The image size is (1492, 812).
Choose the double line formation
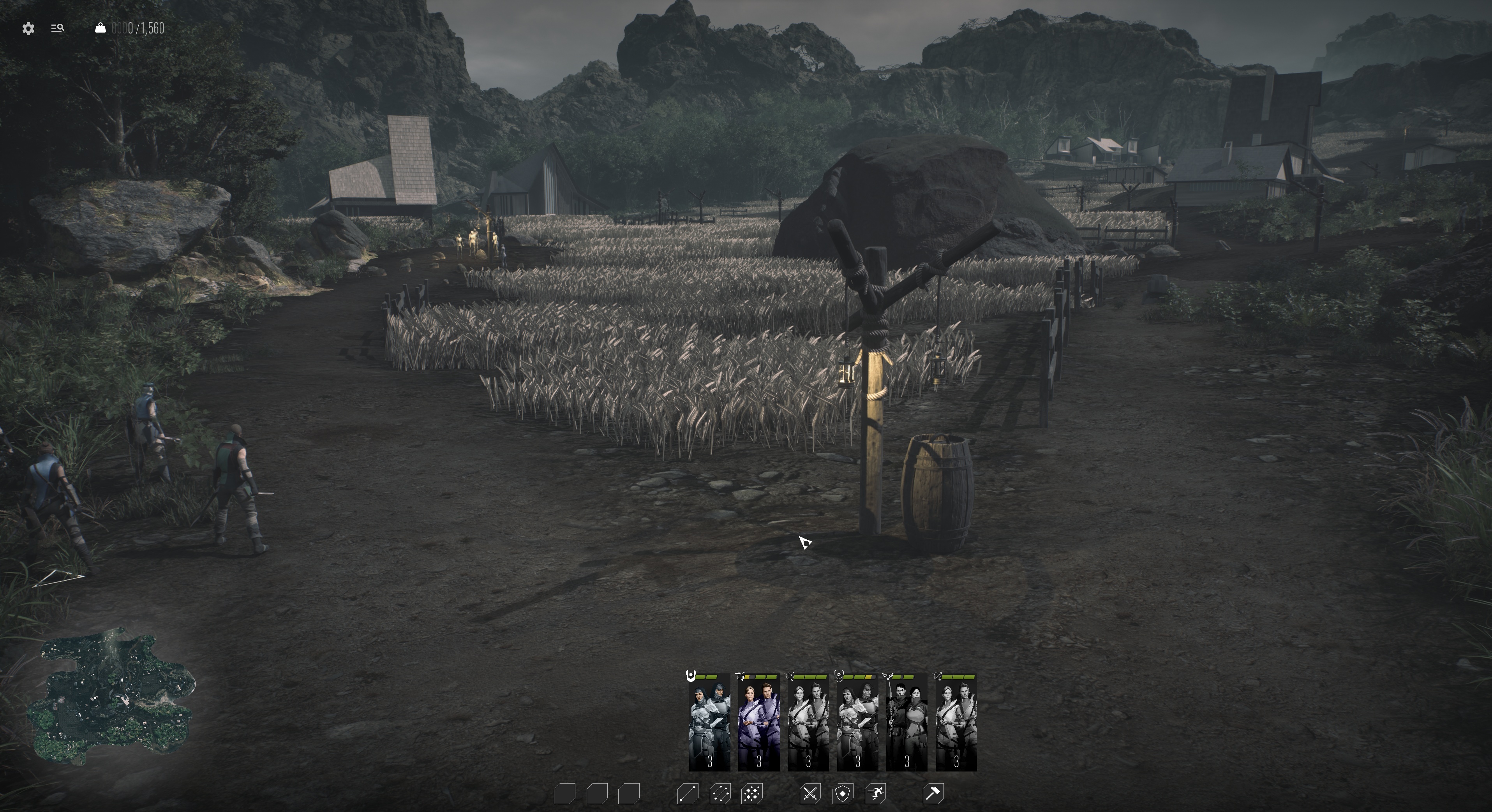(720, 793)
